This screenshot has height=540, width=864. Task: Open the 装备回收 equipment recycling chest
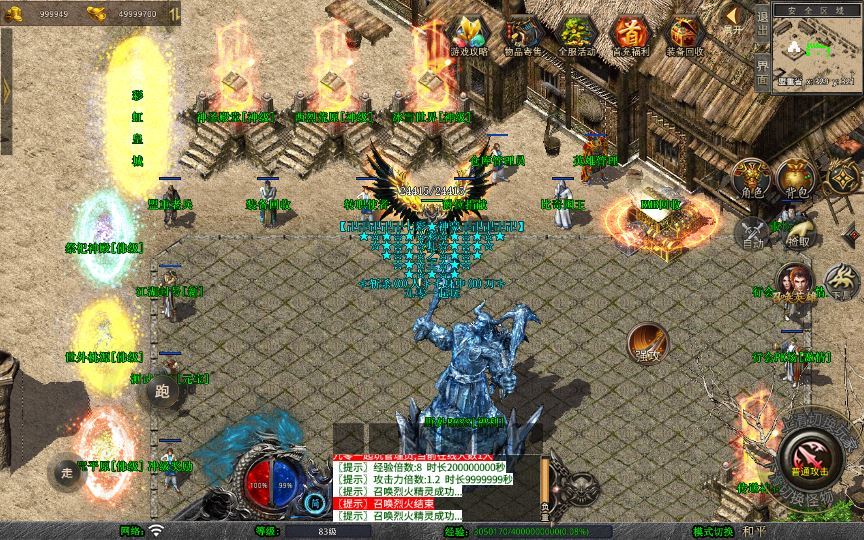(x=683, y=34)
